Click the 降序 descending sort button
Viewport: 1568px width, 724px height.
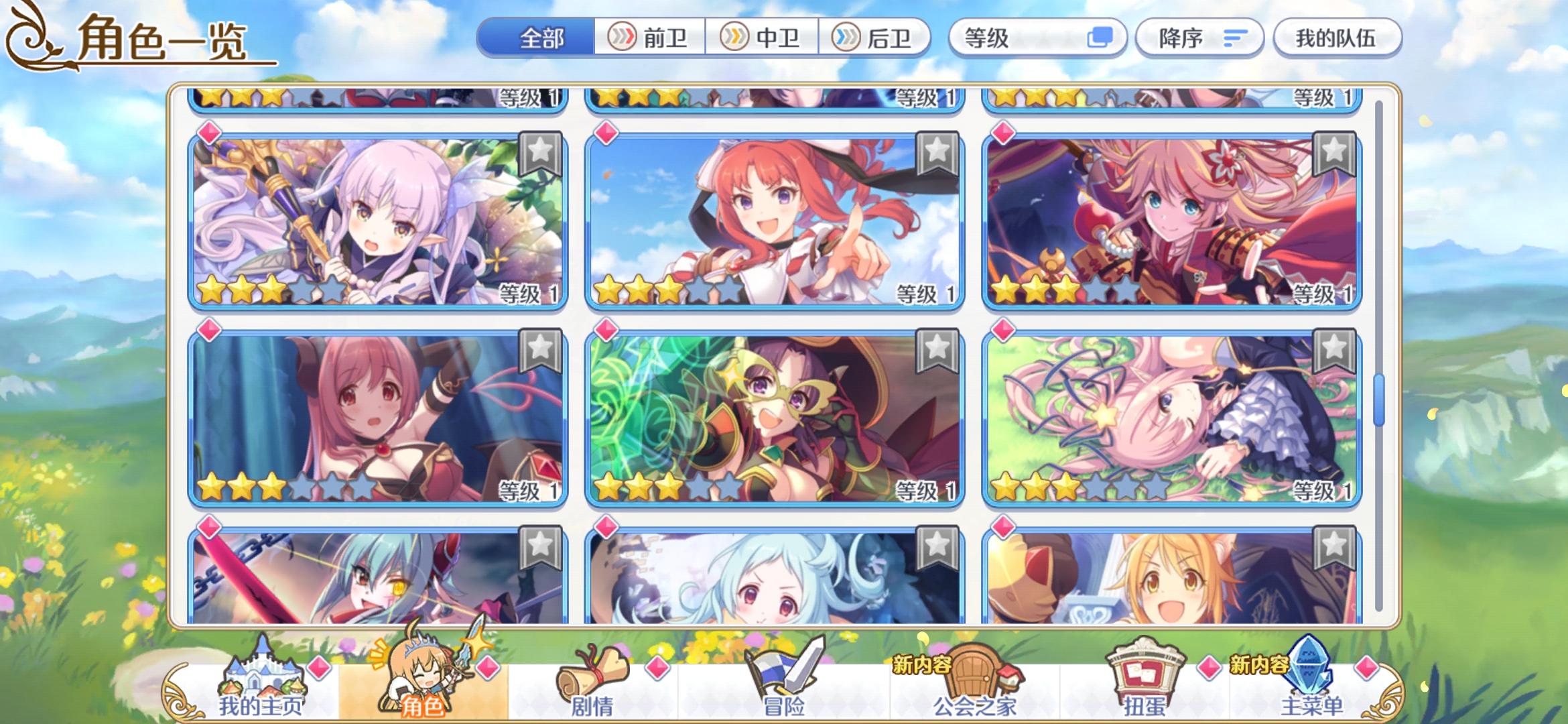[x=1199, y=38]
